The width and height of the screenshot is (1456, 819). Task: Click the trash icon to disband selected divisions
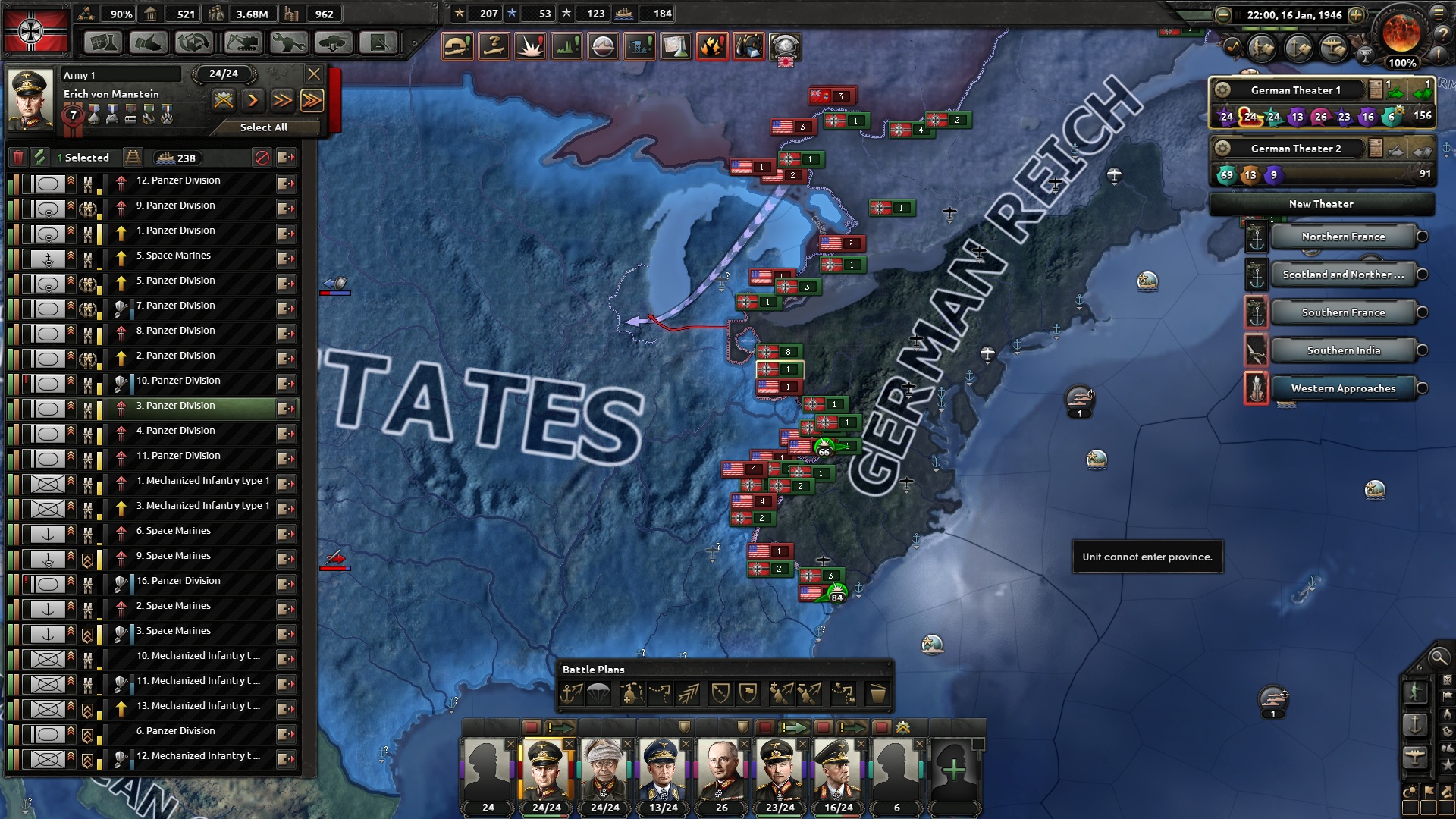tap(17, 157)
